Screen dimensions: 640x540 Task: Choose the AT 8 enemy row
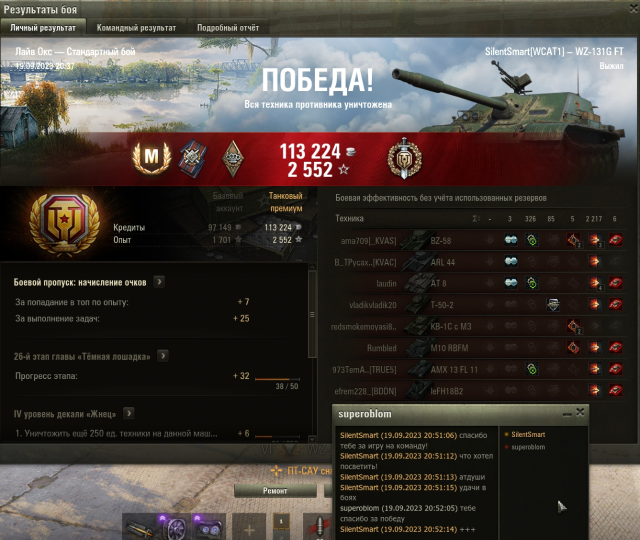pyautogui.click(x=438, y=283)
